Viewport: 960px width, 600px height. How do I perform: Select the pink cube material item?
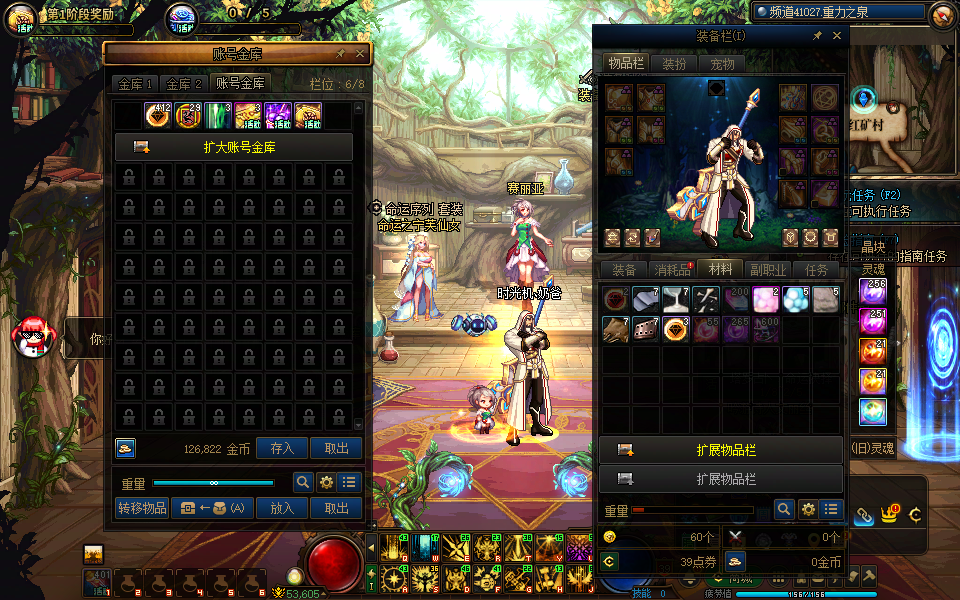pos(766,299)
